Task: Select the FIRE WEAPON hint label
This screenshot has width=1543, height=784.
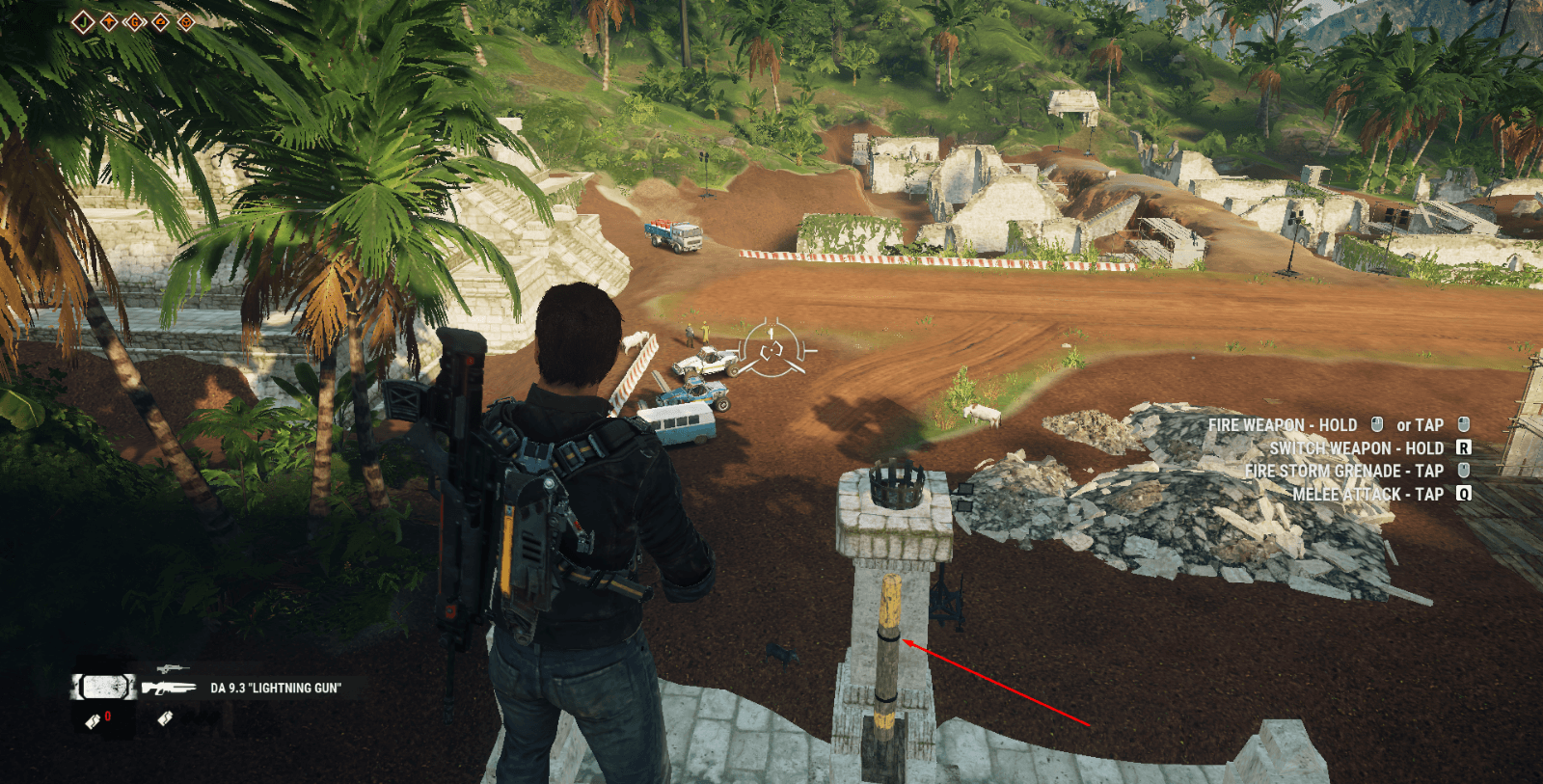Action: (x=1283, y=424)
